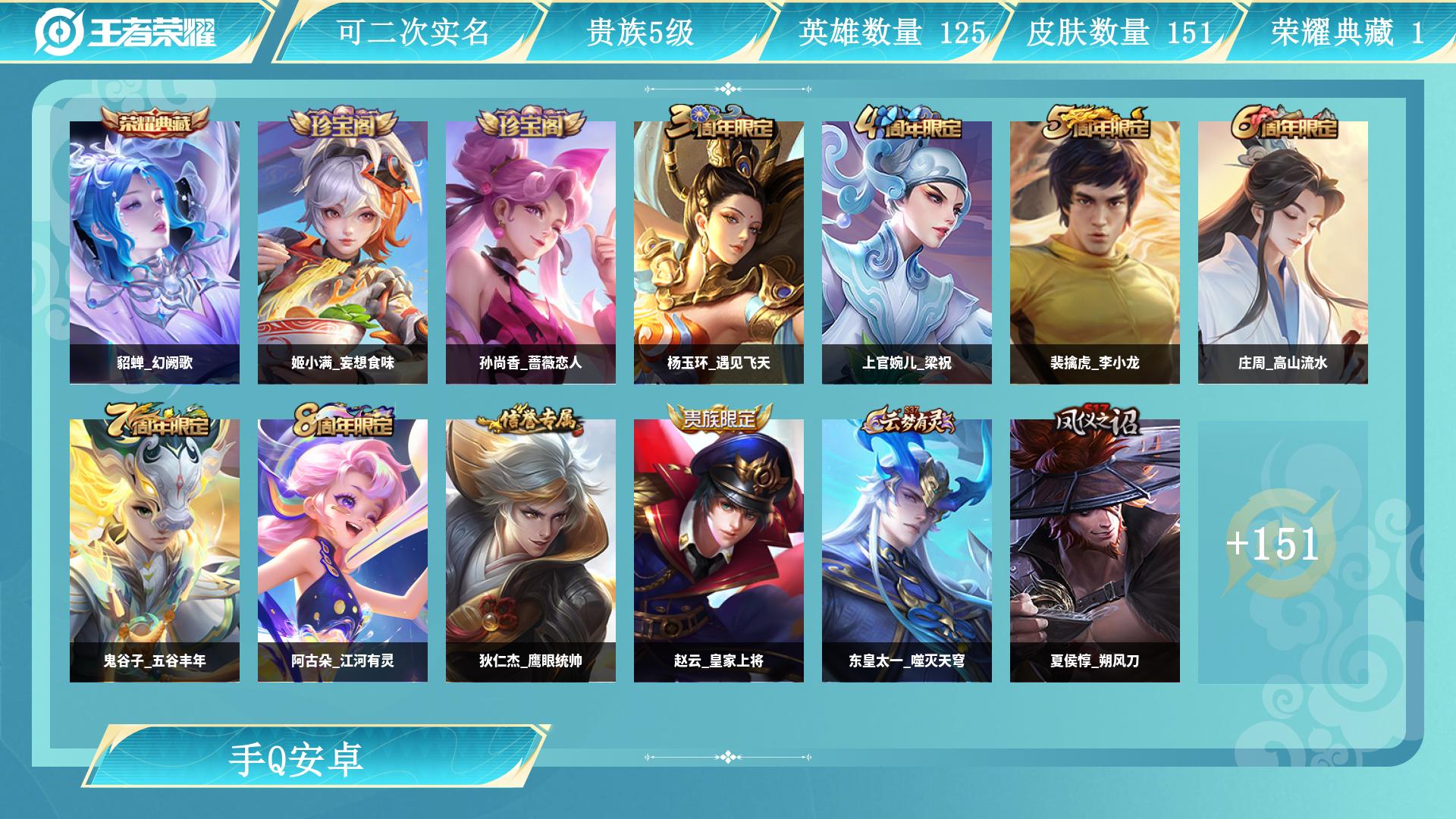Expand the 英雄数量 125 details
The image size is (1456, 819).
click(x=891, y=33)
